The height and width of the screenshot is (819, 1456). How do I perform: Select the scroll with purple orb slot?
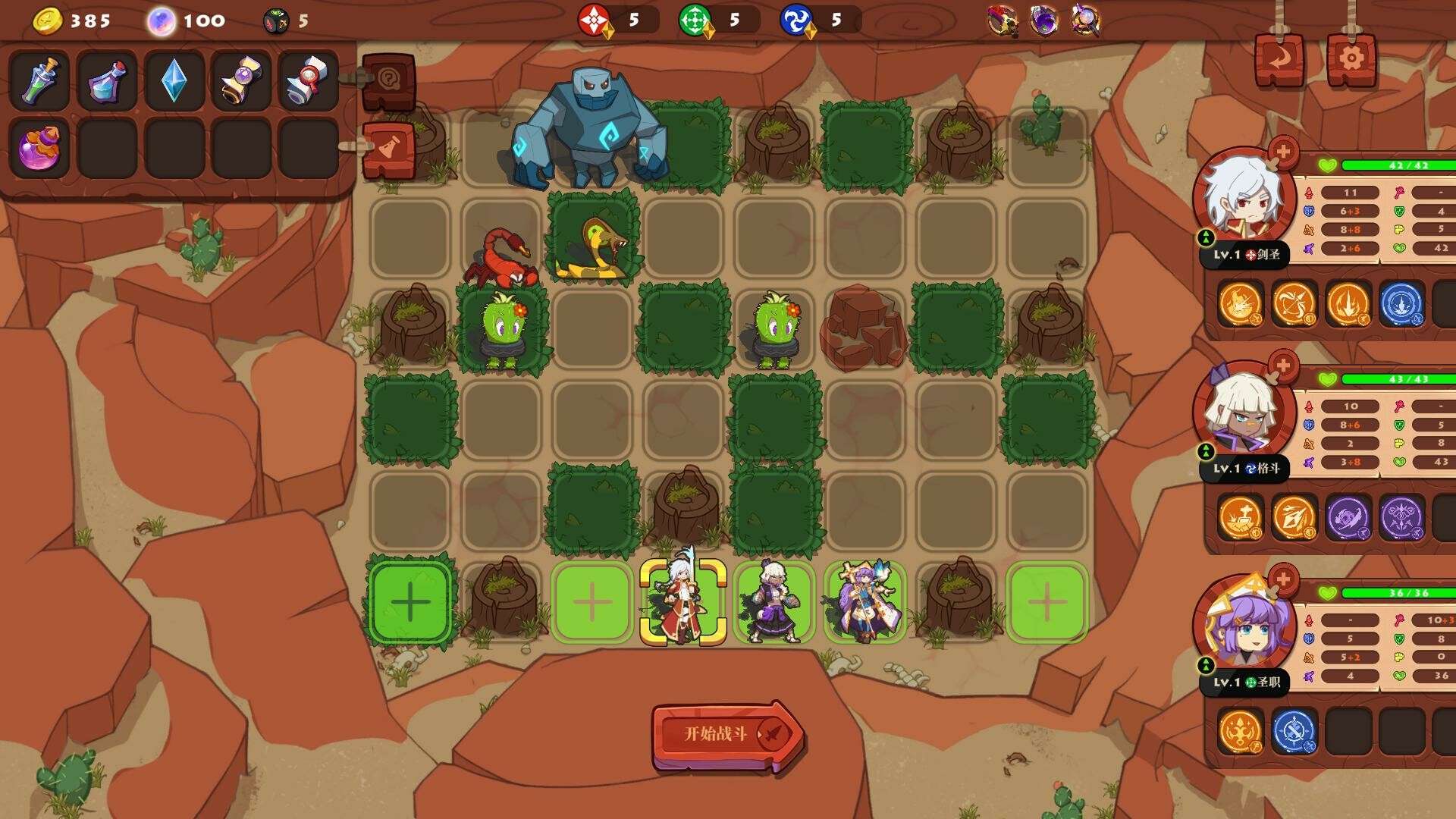click(241, 80)
